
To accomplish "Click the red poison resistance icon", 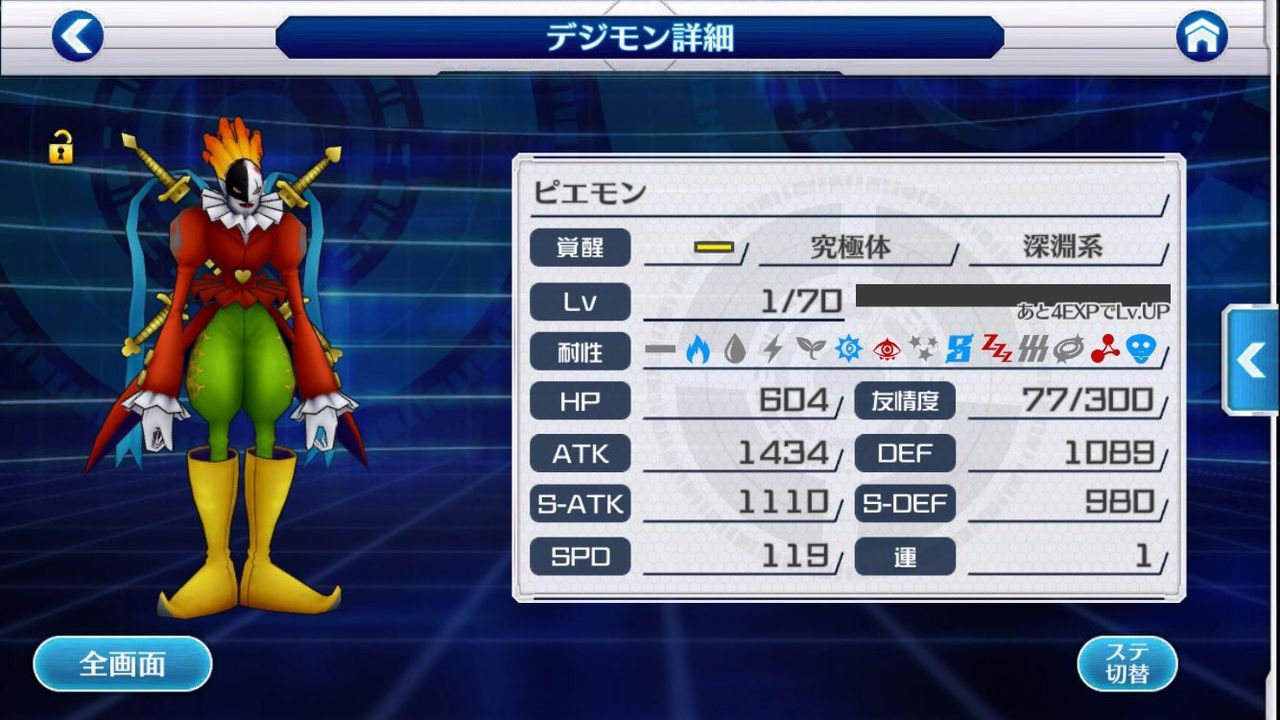I will [x=1107, y=348].
